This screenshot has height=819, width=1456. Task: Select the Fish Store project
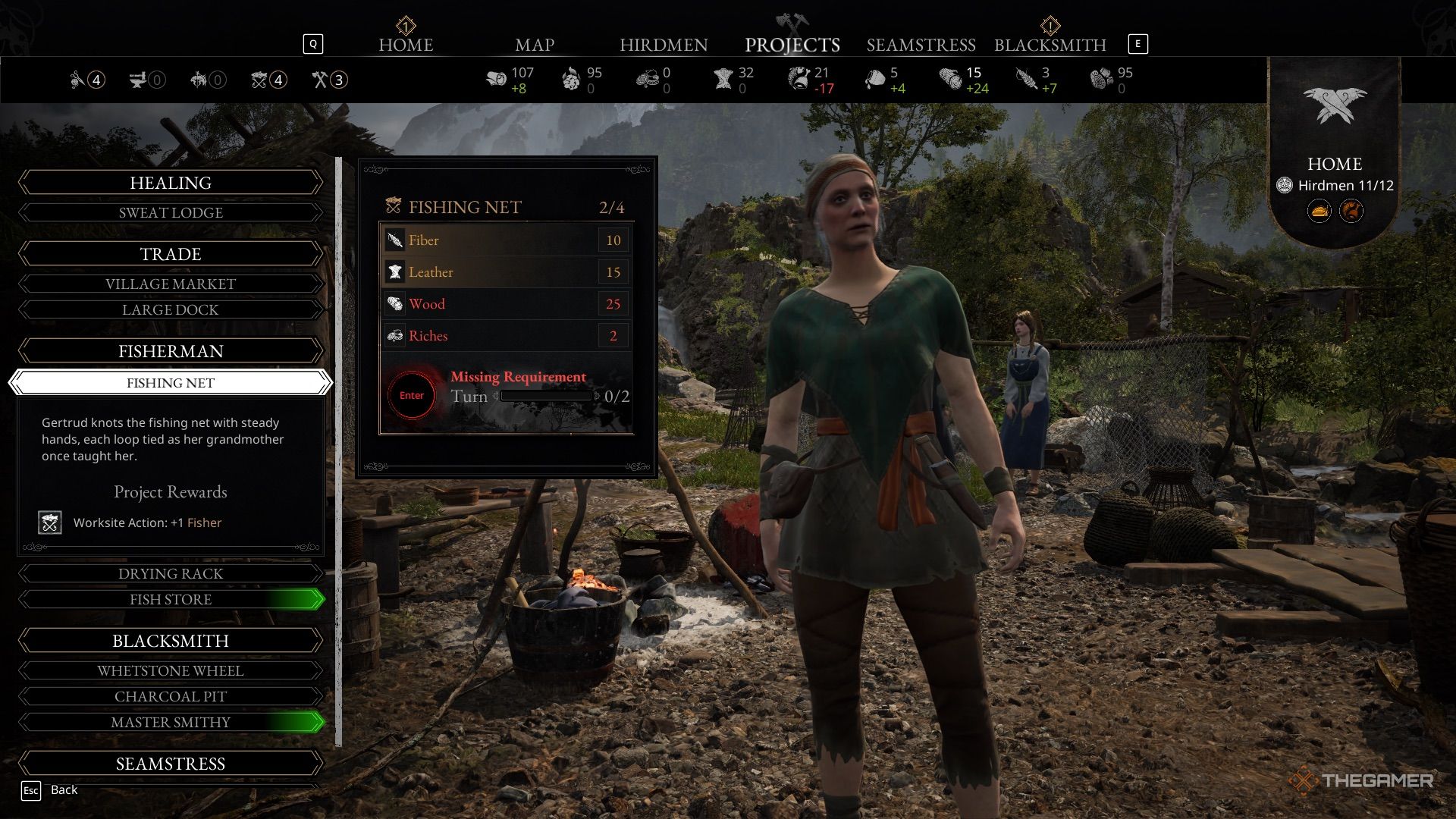point(171,600)
